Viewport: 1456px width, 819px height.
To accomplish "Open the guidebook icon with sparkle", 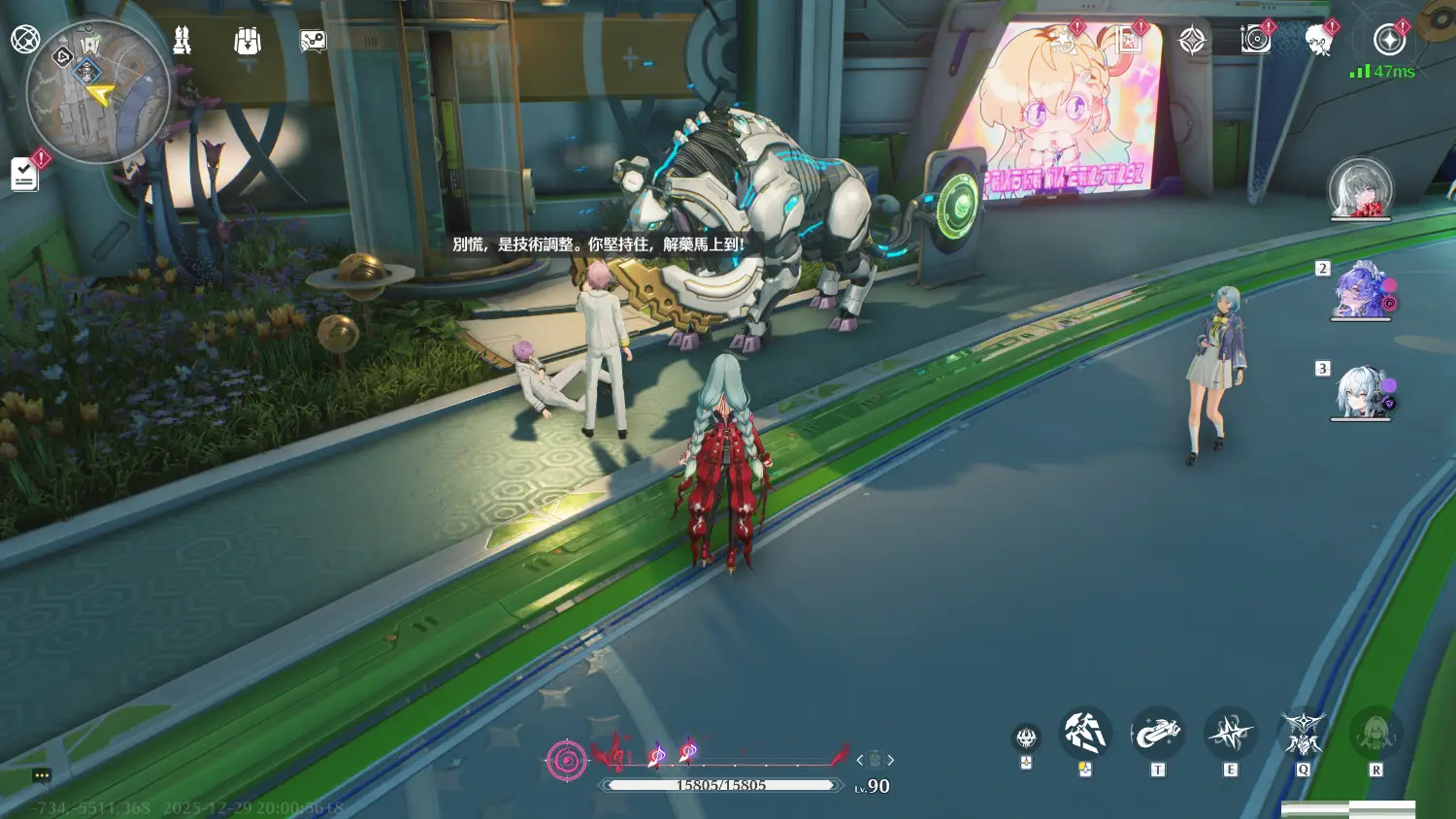I will [1128, 40].
